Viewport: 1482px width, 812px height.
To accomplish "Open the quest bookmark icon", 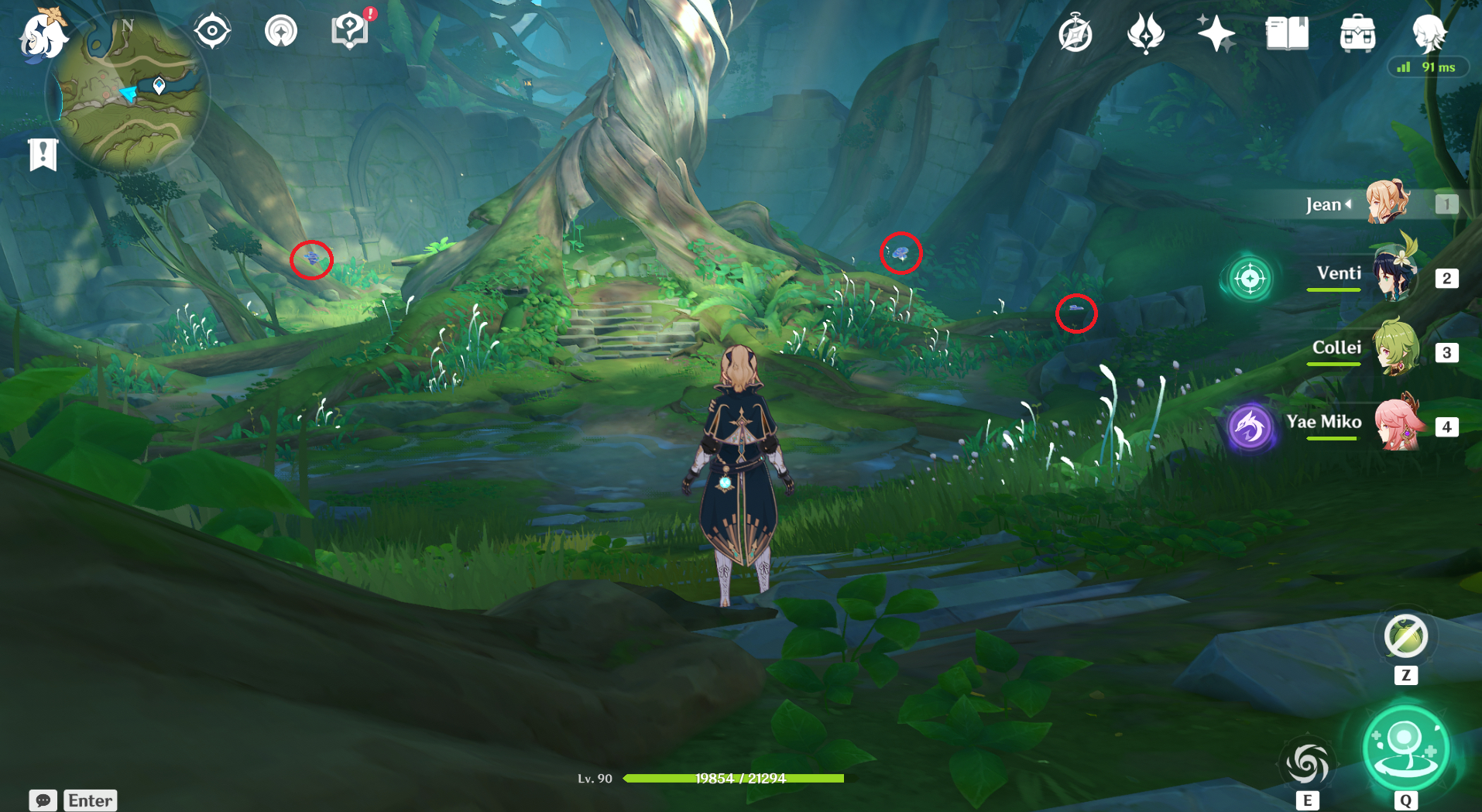I will 43,154.
